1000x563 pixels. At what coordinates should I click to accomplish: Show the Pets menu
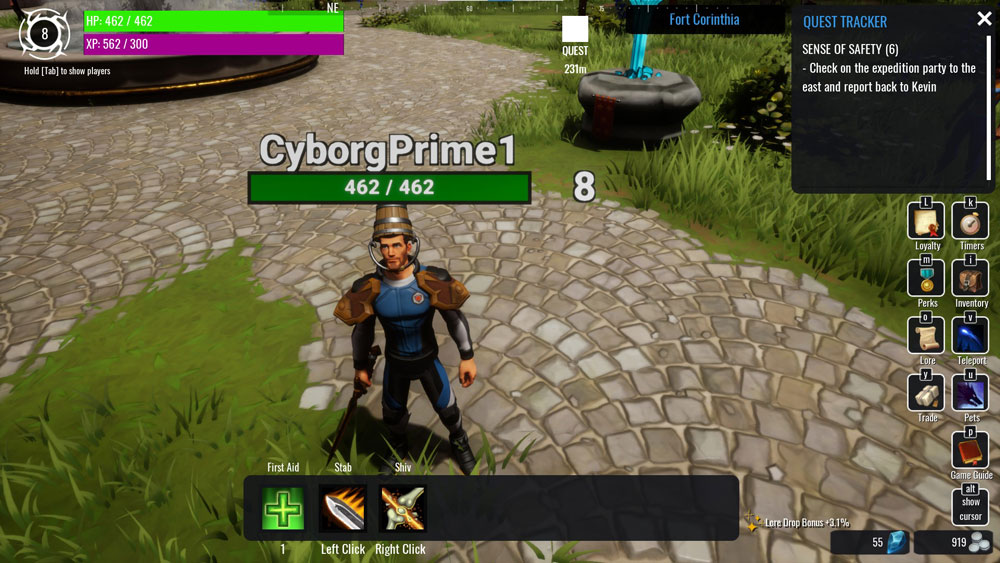[x=970, y=394]
